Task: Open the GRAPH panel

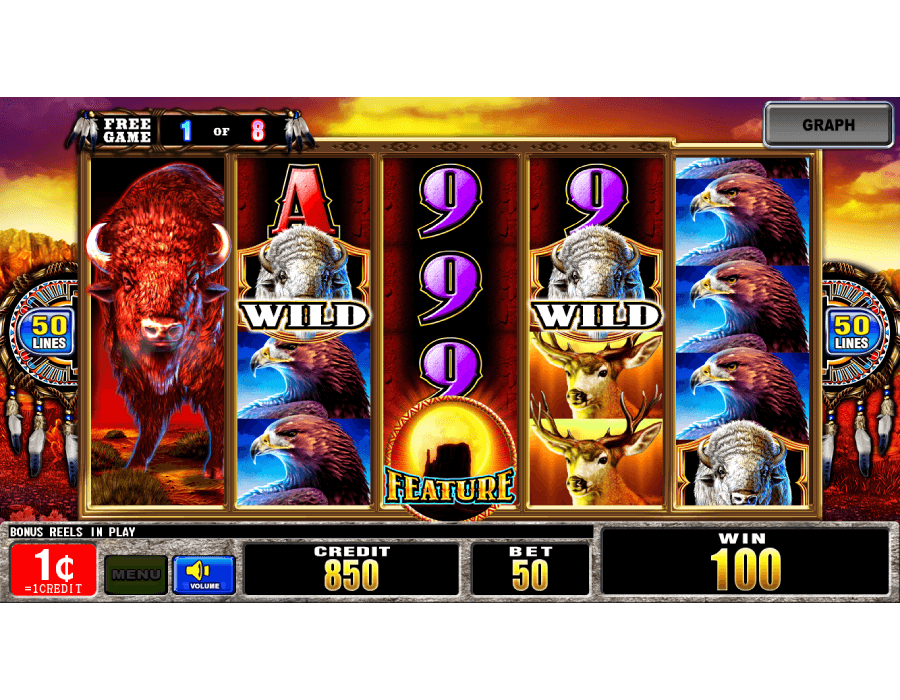Action: [828, 125]
